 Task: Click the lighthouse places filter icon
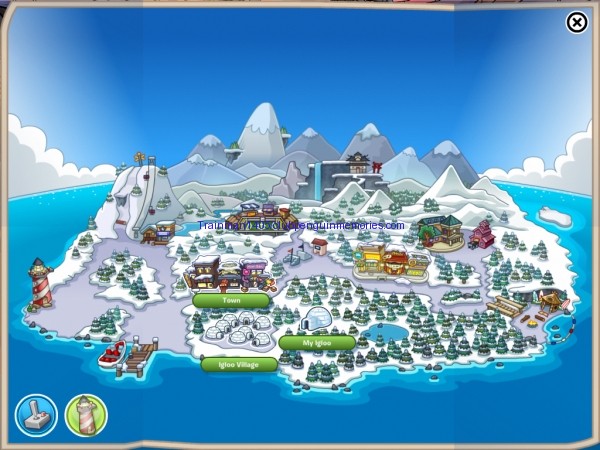pyautogui.click(x=86, y=415)
